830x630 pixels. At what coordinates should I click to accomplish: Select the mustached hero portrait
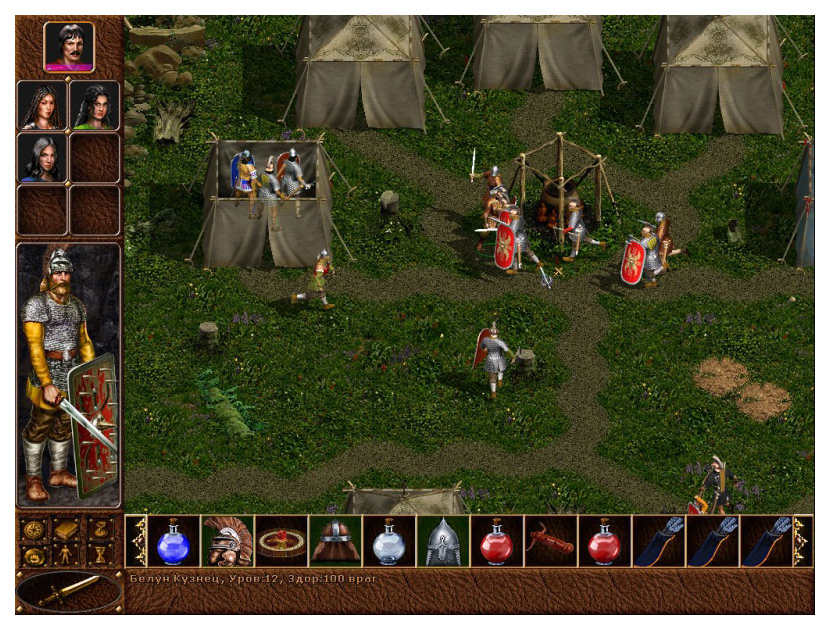pyautogui.click(x=69, y=47)
